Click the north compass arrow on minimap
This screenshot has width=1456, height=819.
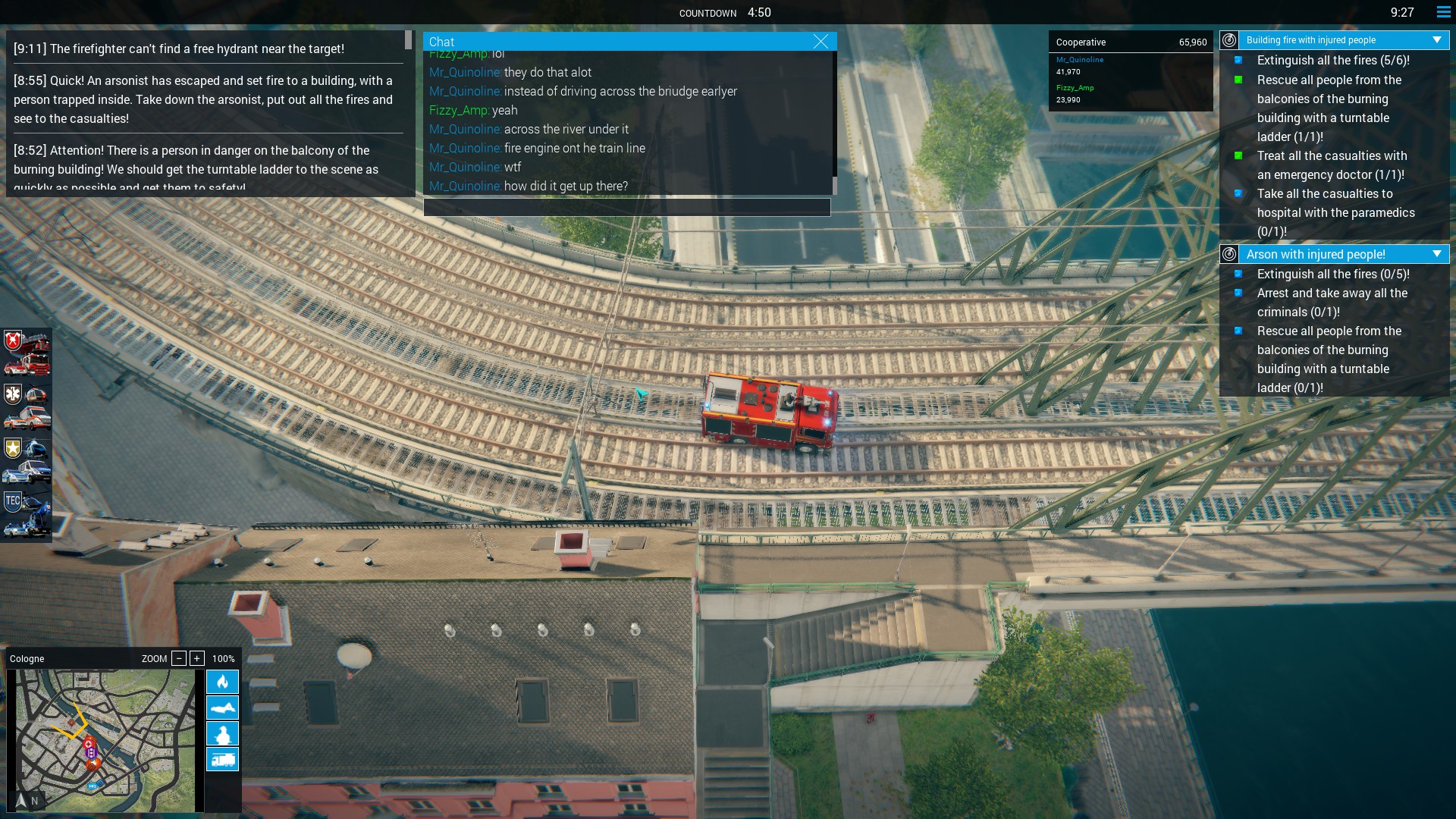pyautogui.click(x=21, y=800)
